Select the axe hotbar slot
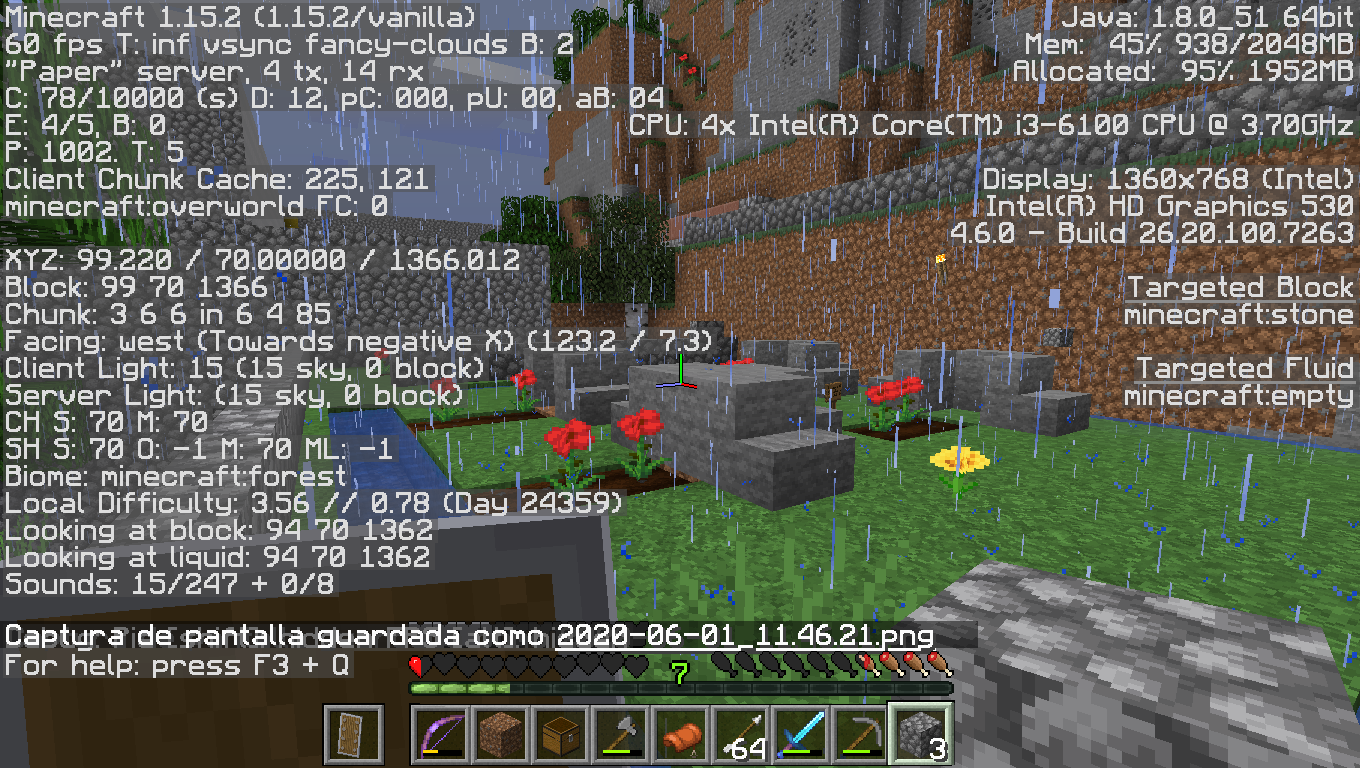The image size is (1360, 768). click(x=620, y=735)
